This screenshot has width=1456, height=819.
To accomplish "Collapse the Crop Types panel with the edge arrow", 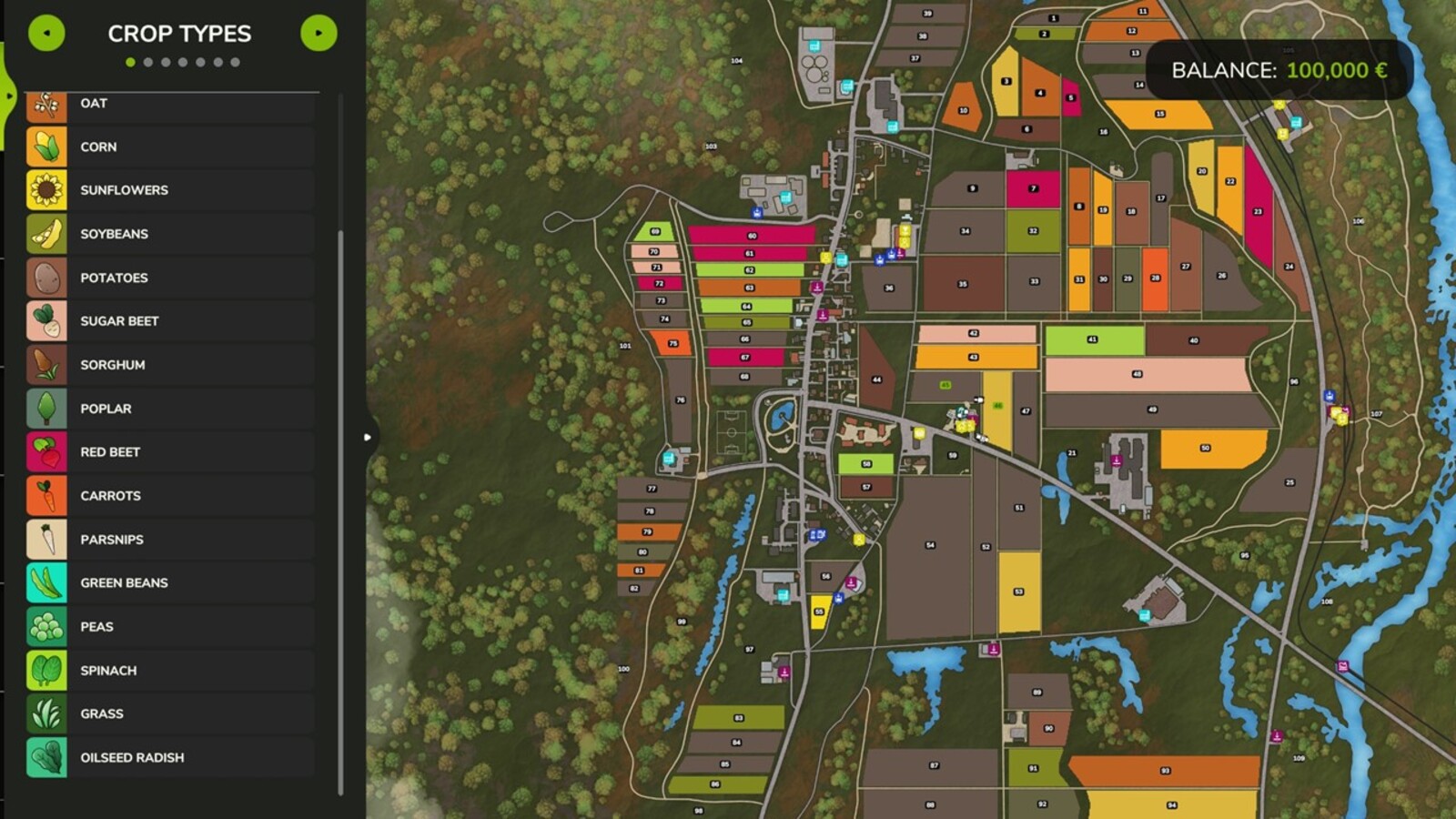I will click(368, 437).
